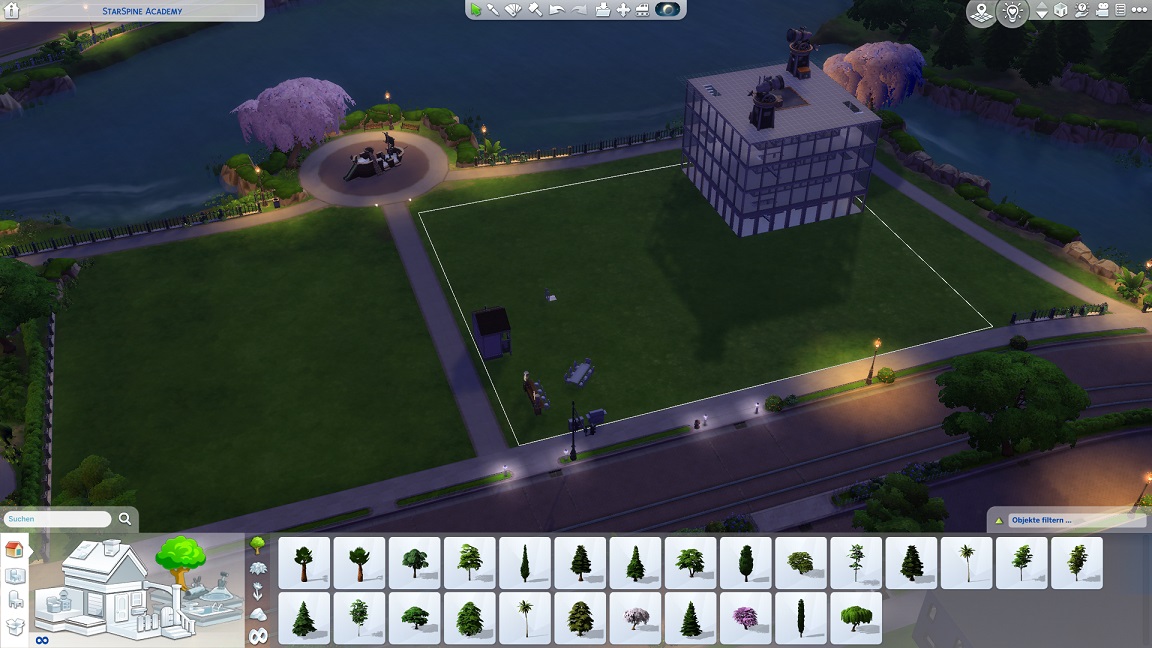The image size is (1152, 648).
Task: Open the three-dots options menu
Action: pyautogui.click(x=1139, y=11)
